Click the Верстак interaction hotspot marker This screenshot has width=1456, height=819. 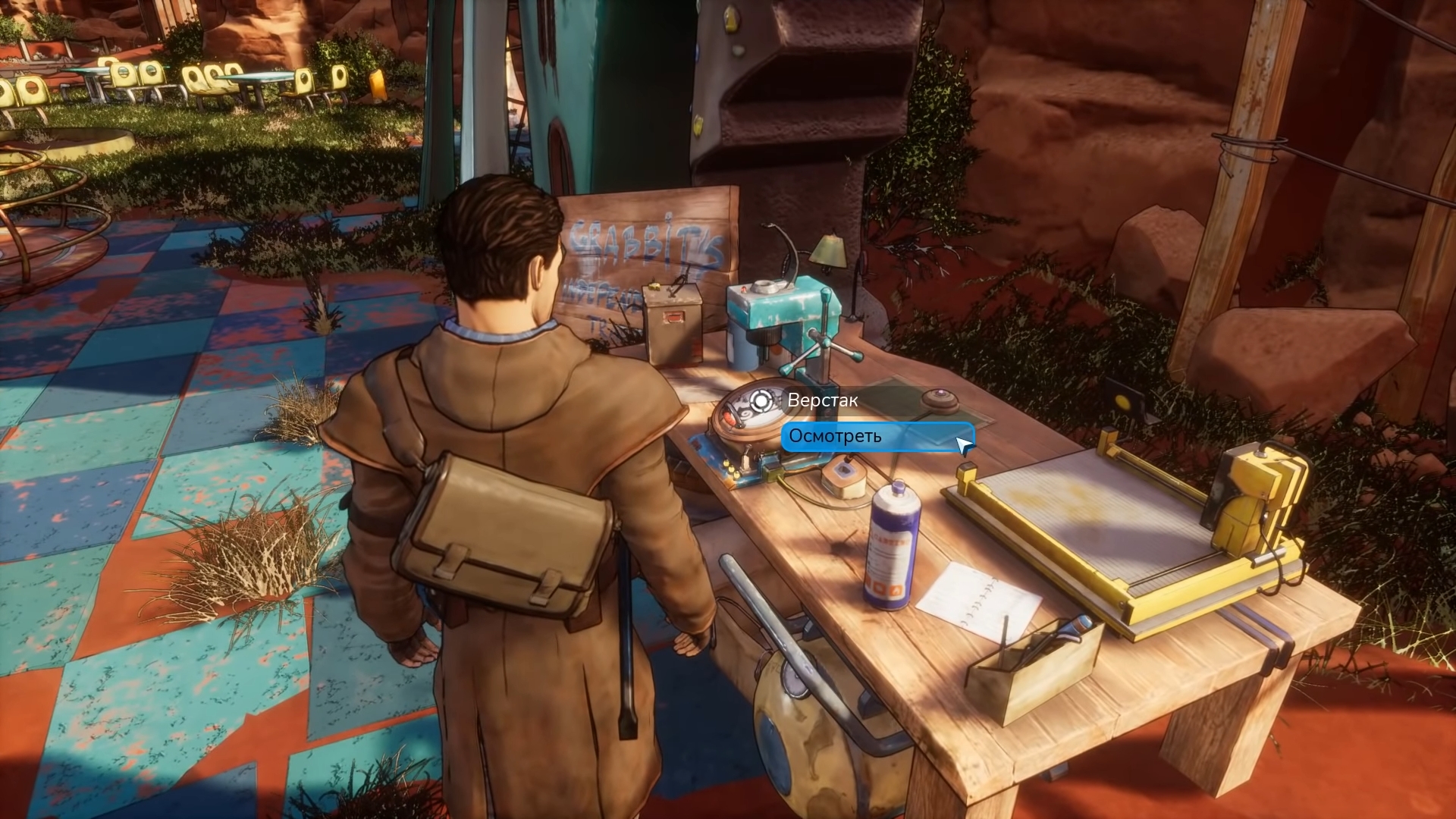point(761,400)
